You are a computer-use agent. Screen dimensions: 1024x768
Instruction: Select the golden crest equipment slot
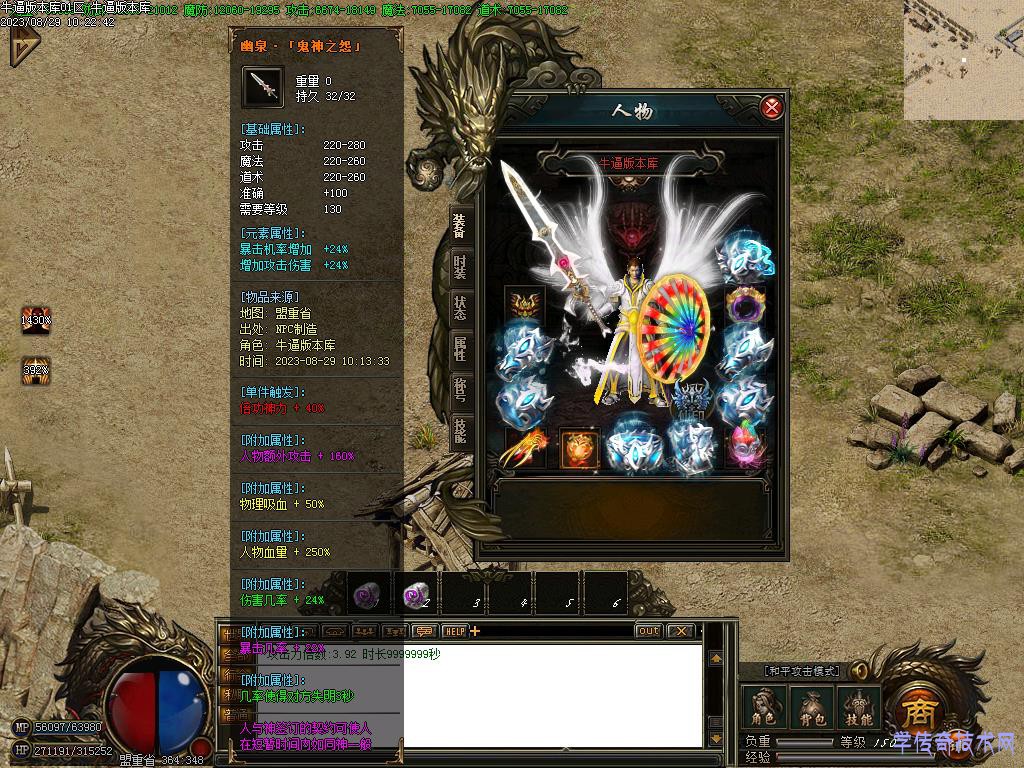[525, 303]
